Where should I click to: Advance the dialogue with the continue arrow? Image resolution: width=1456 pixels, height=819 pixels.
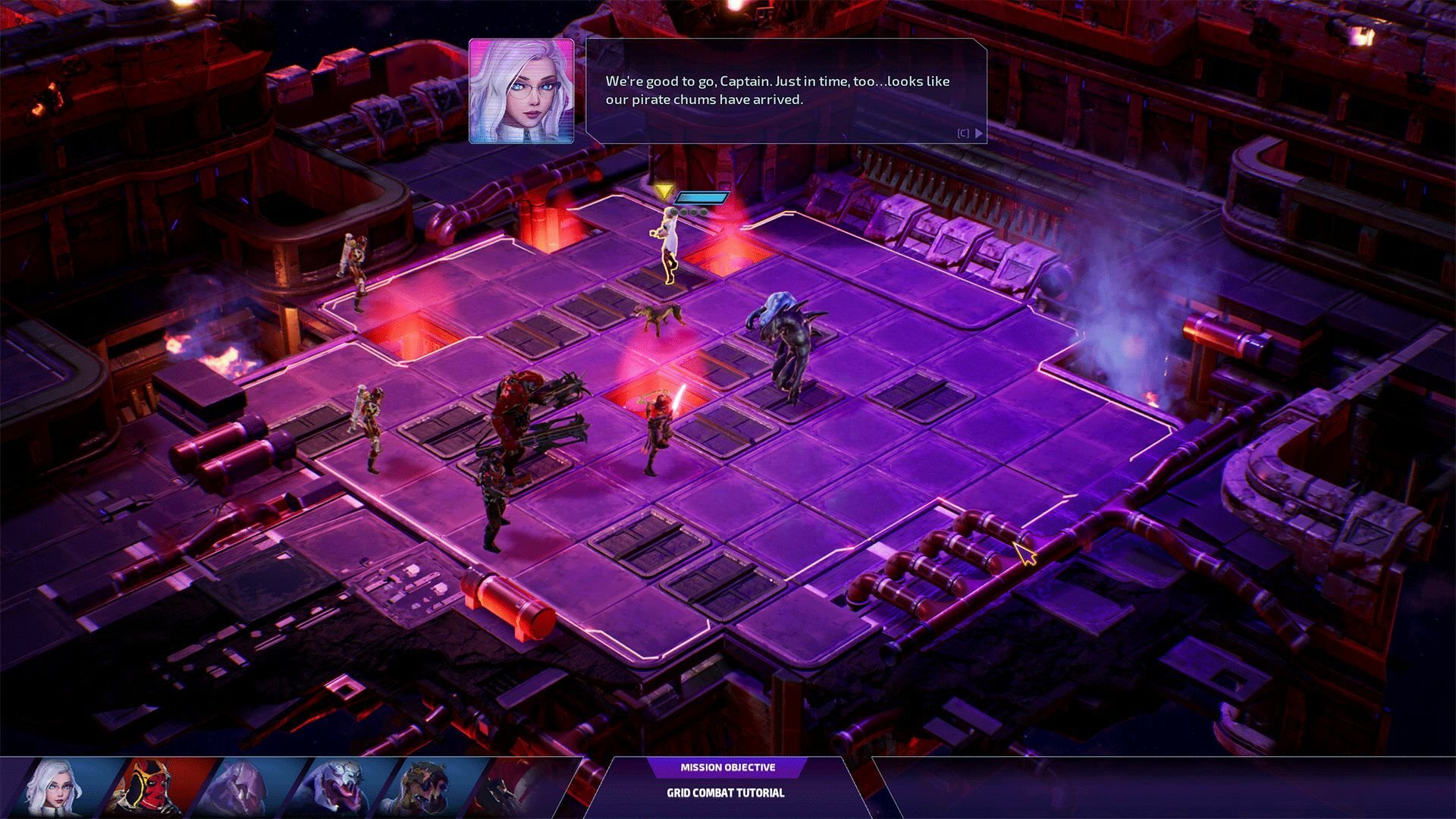click(979, 133)
